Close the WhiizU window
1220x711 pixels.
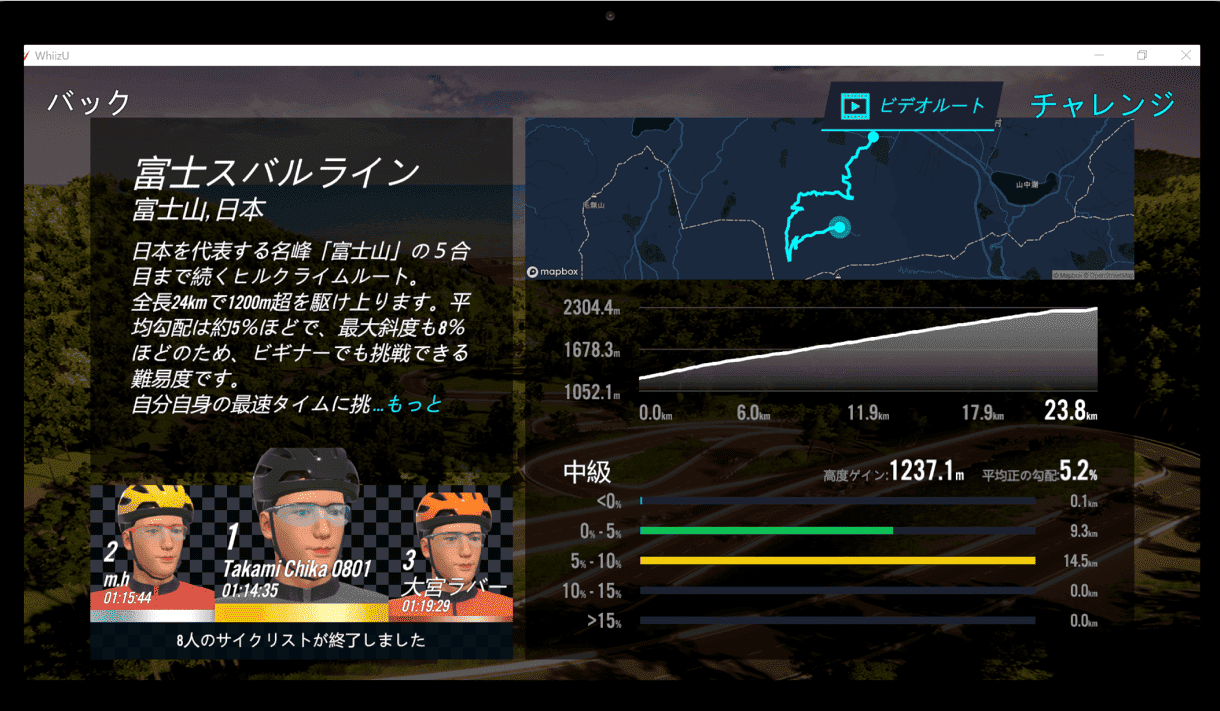pyautogui.click(x=1186, y=56)
